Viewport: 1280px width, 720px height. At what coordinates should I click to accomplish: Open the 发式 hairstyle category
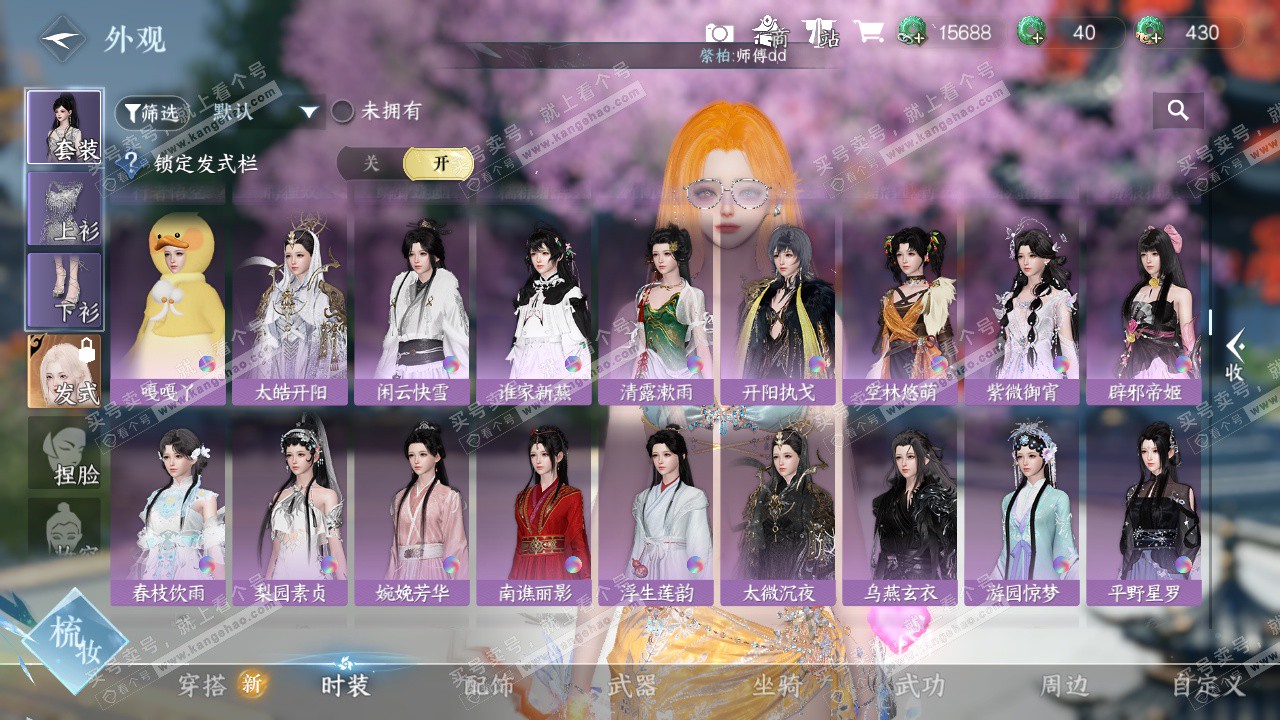[64, 371]
